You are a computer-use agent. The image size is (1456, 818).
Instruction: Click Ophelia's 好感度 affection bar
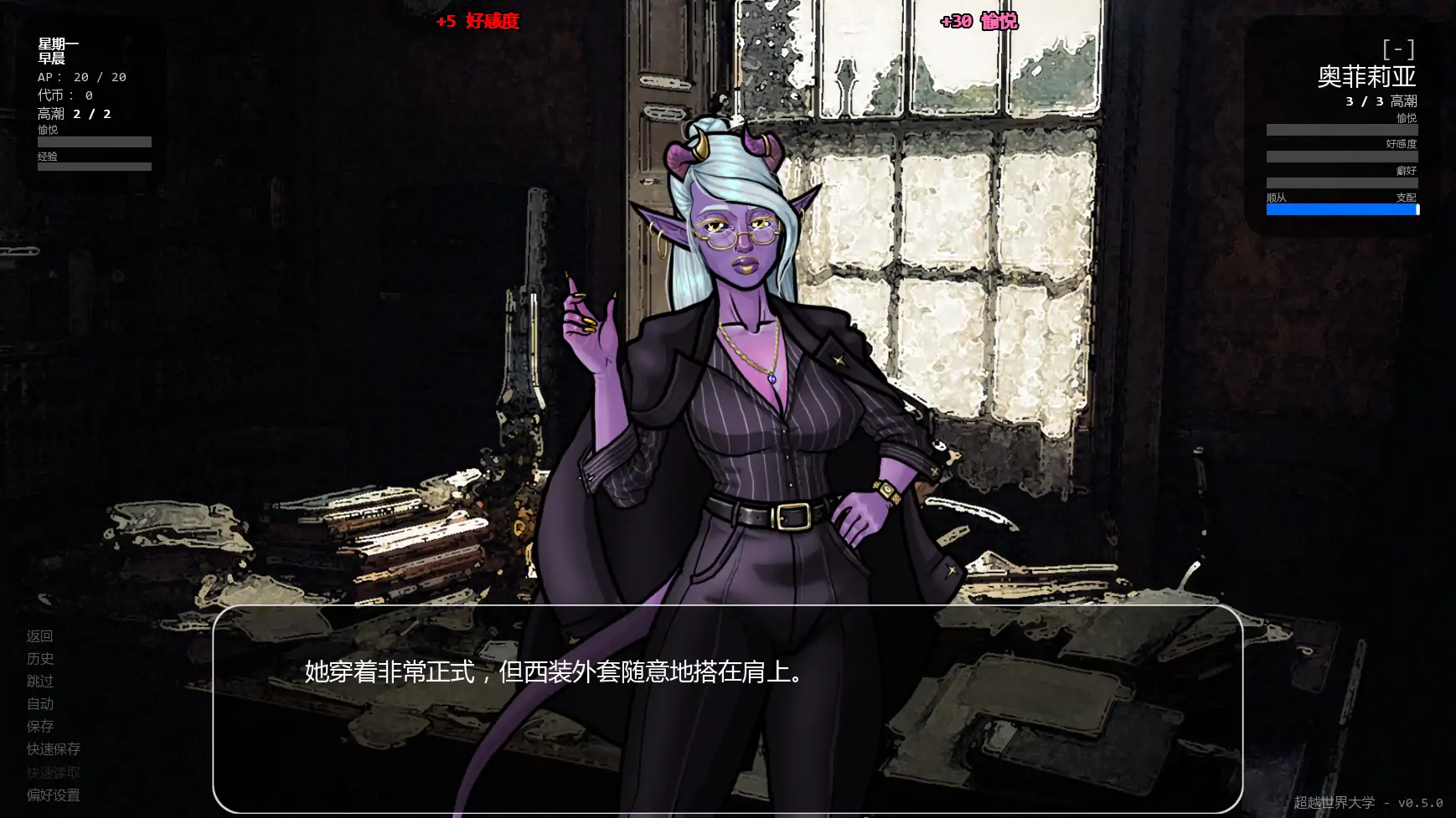point(1341,155)
